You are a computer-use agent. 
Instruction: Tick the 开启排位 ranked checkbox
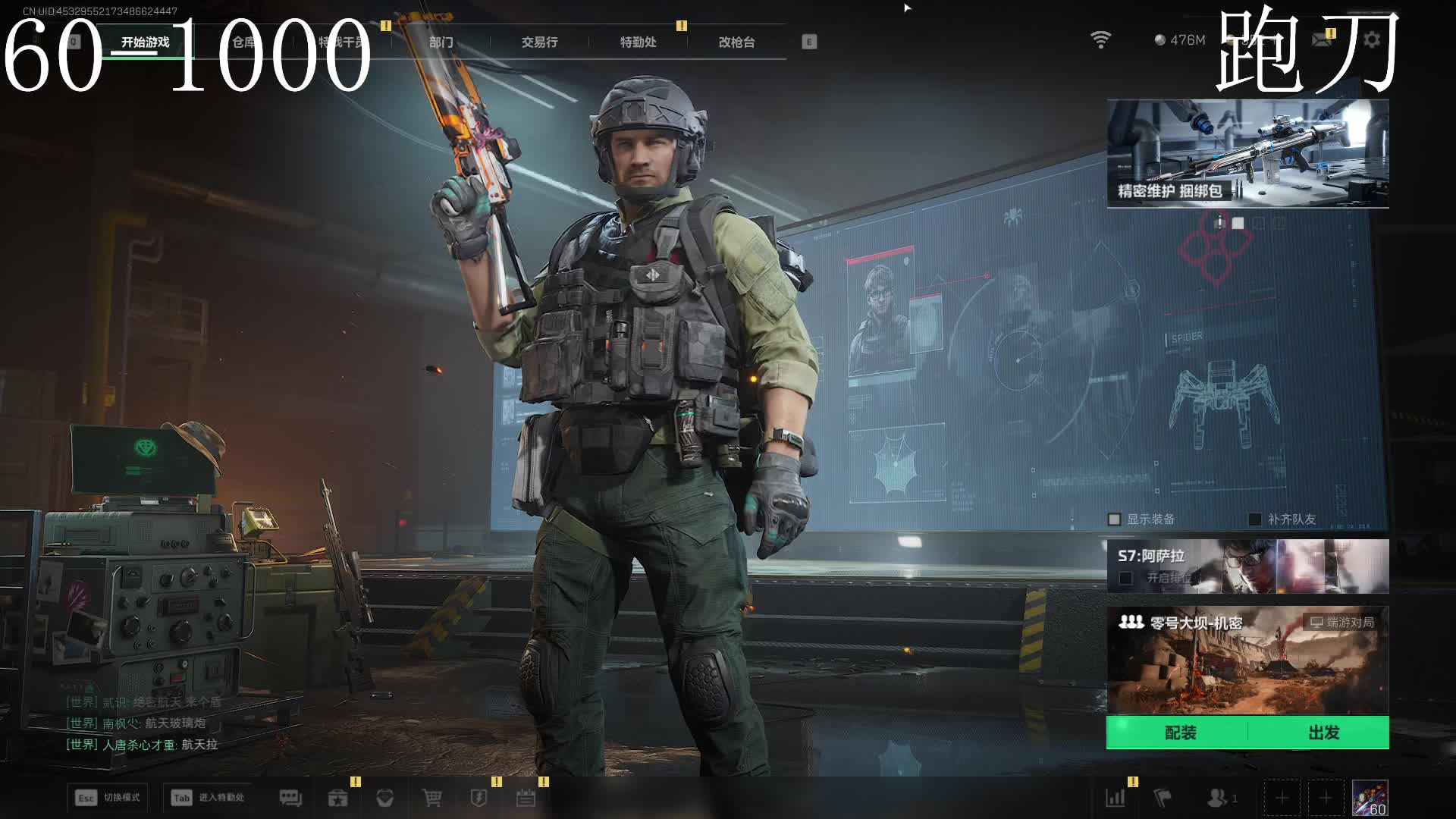[1126, 579]
